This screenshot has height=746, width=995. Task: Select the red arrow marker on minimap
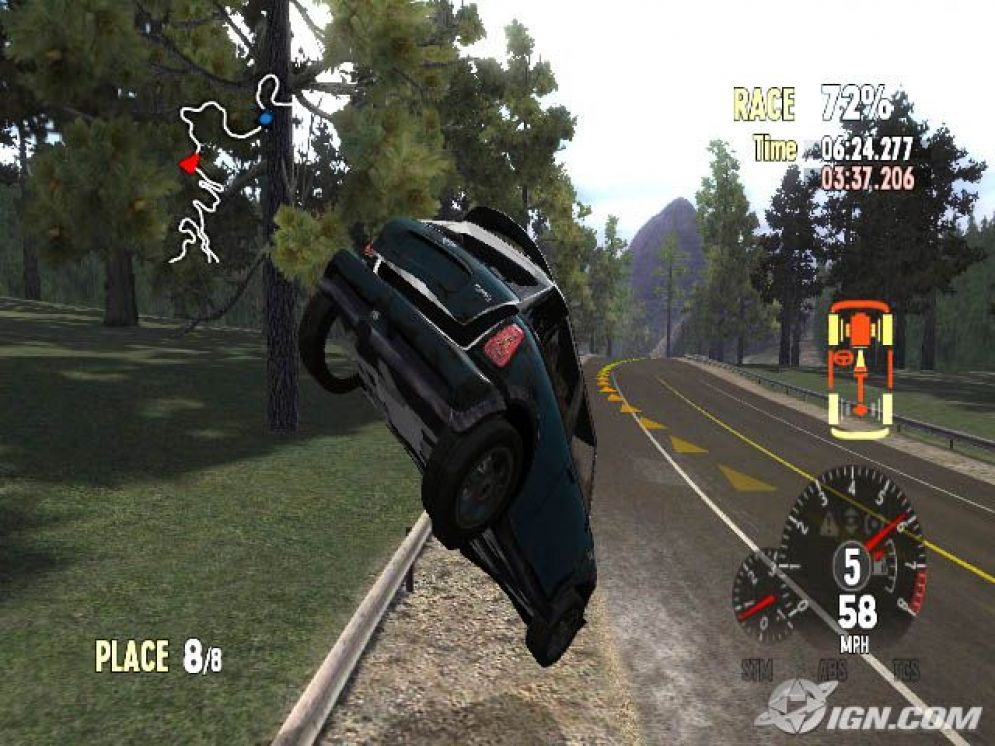[188, 164]
